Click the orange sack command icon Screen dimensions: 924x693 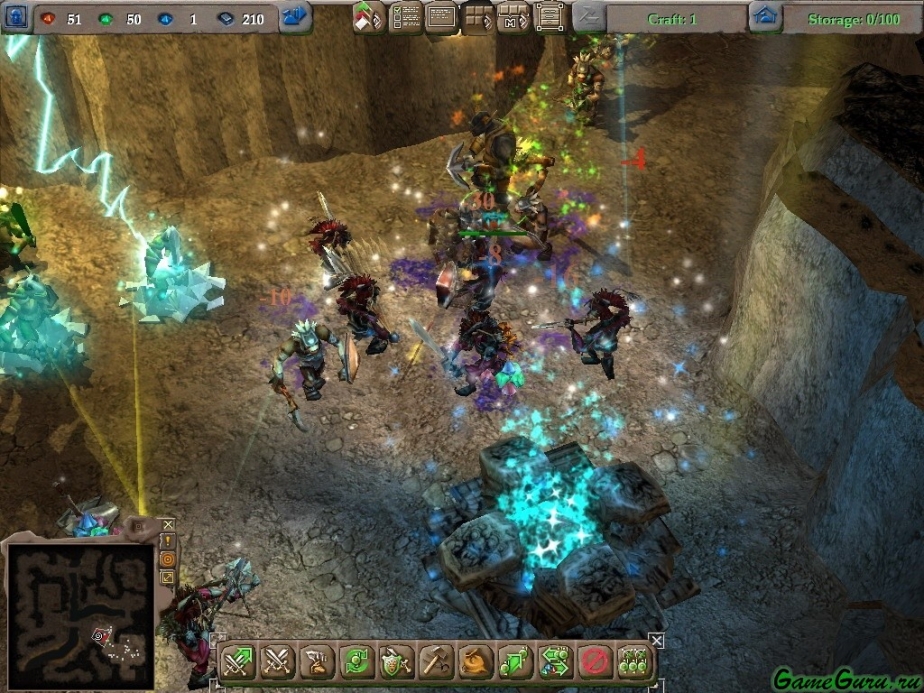point(476,661)
